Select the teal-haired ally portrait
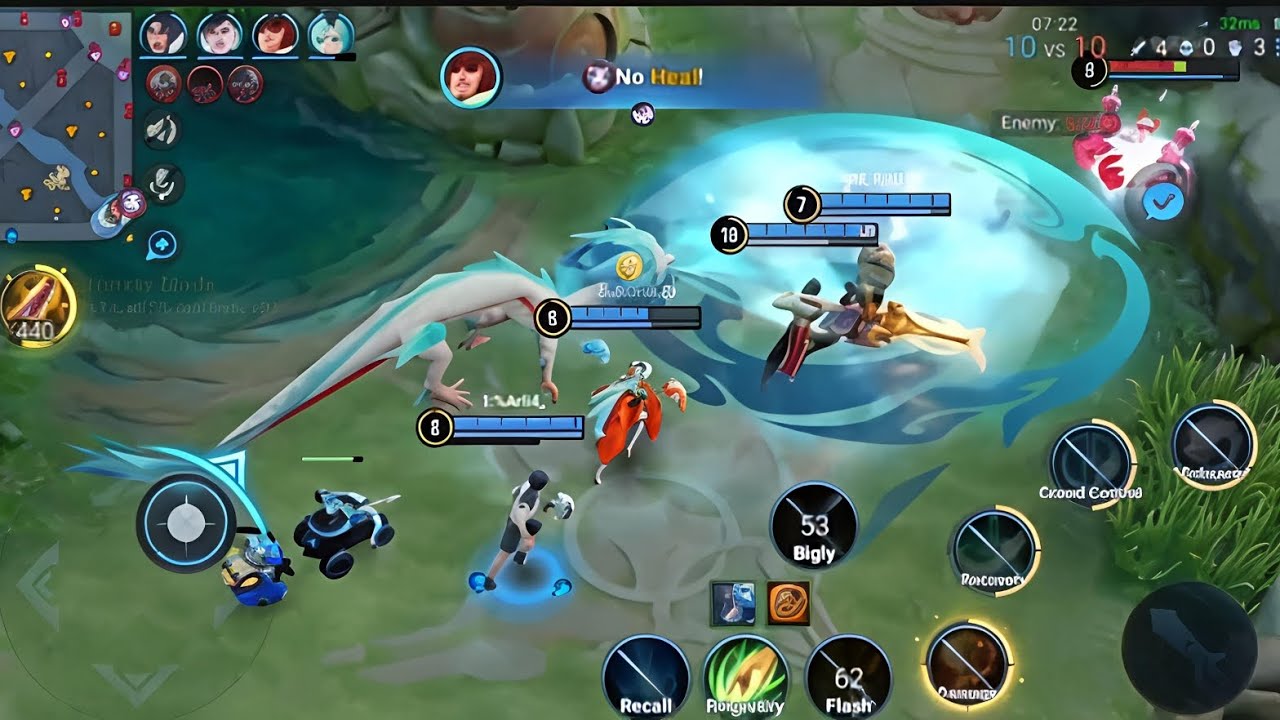The image size is (1280, 720). [331, 35]
